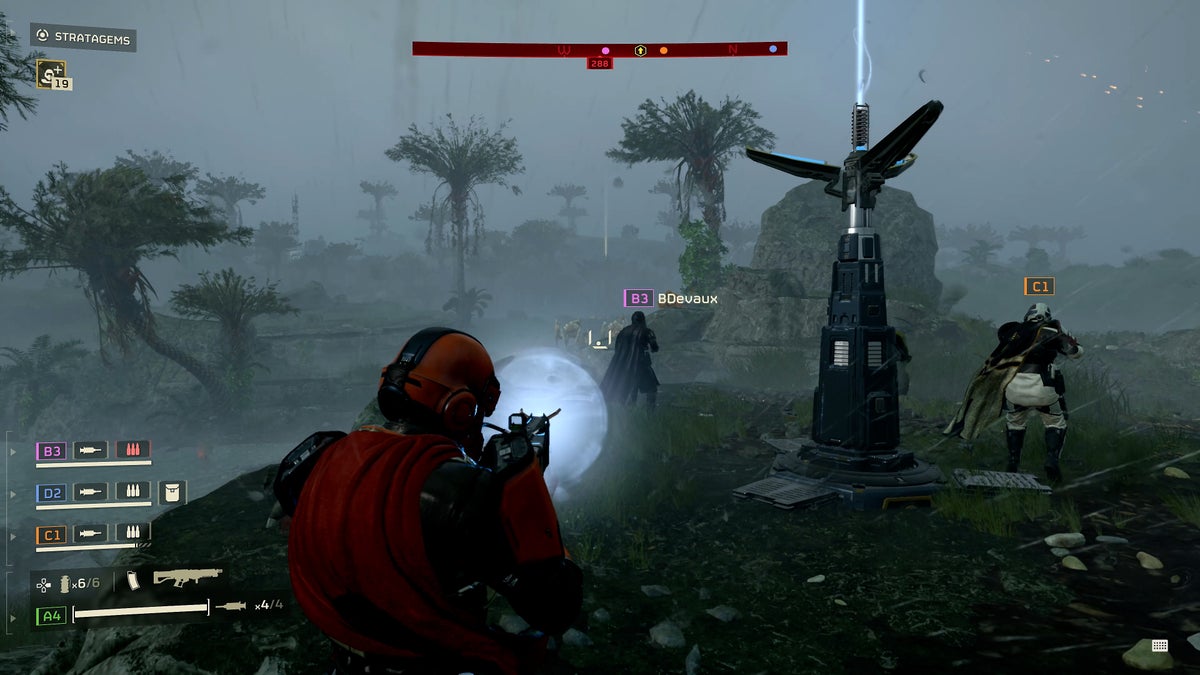This screenshot has width=1200, height=675.
Task: Select the Reinforce stratagem icon
Action: [50, 72]
